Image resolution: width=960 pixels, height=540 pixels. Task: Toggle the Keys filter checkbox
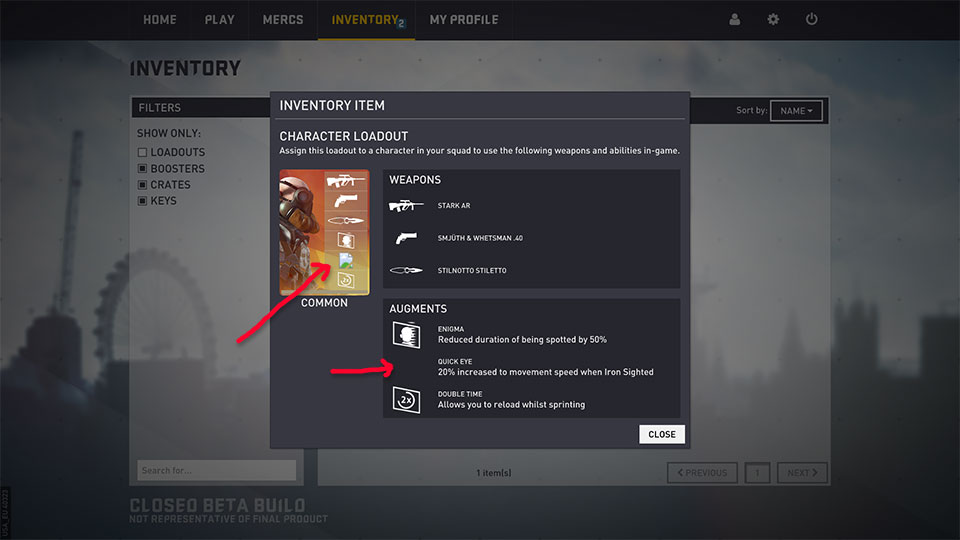coord(143,201)
